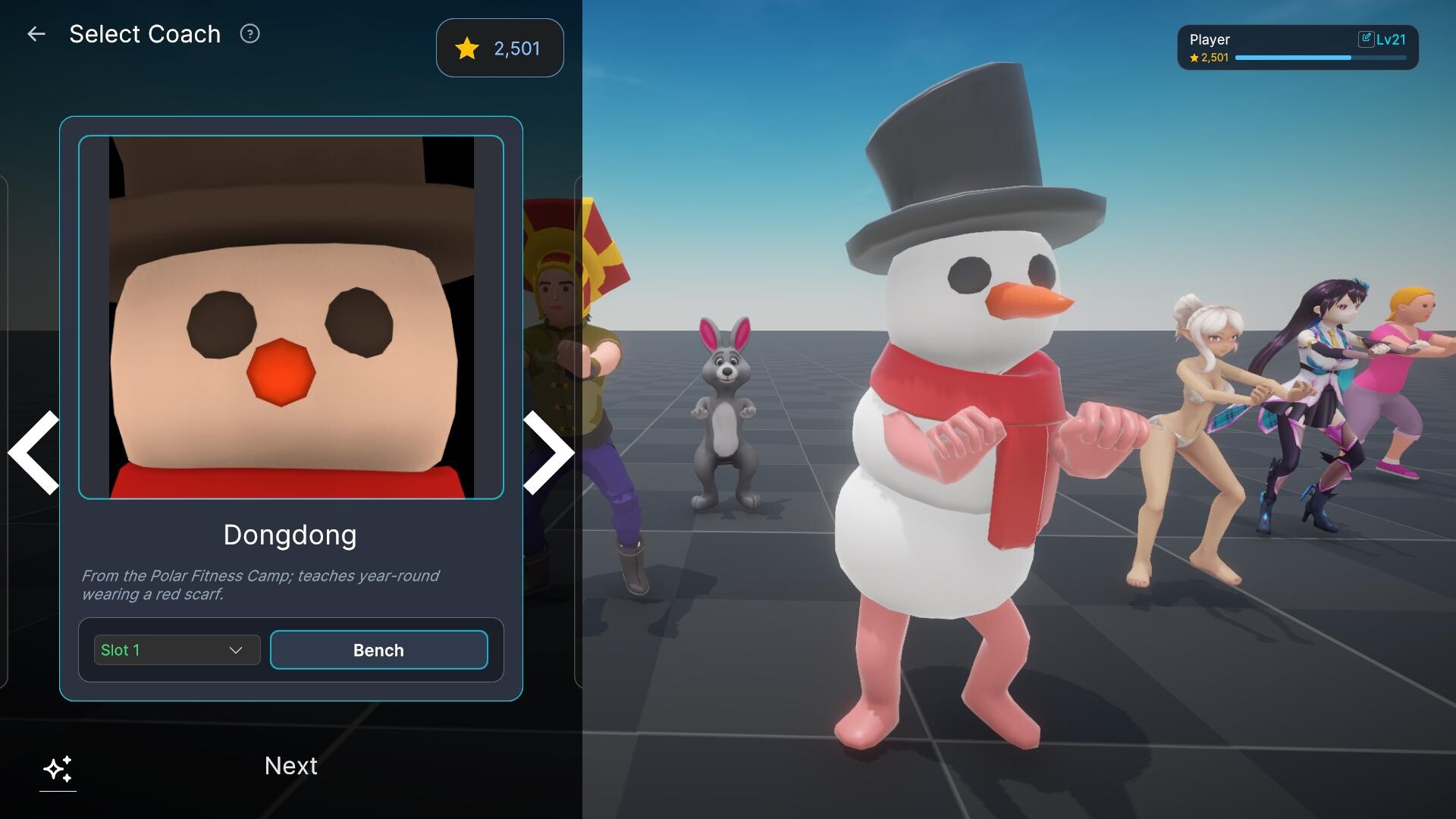1456x819 pixels.
Task: Bench the coach Dongdong
Action: (x=378, y=650)
